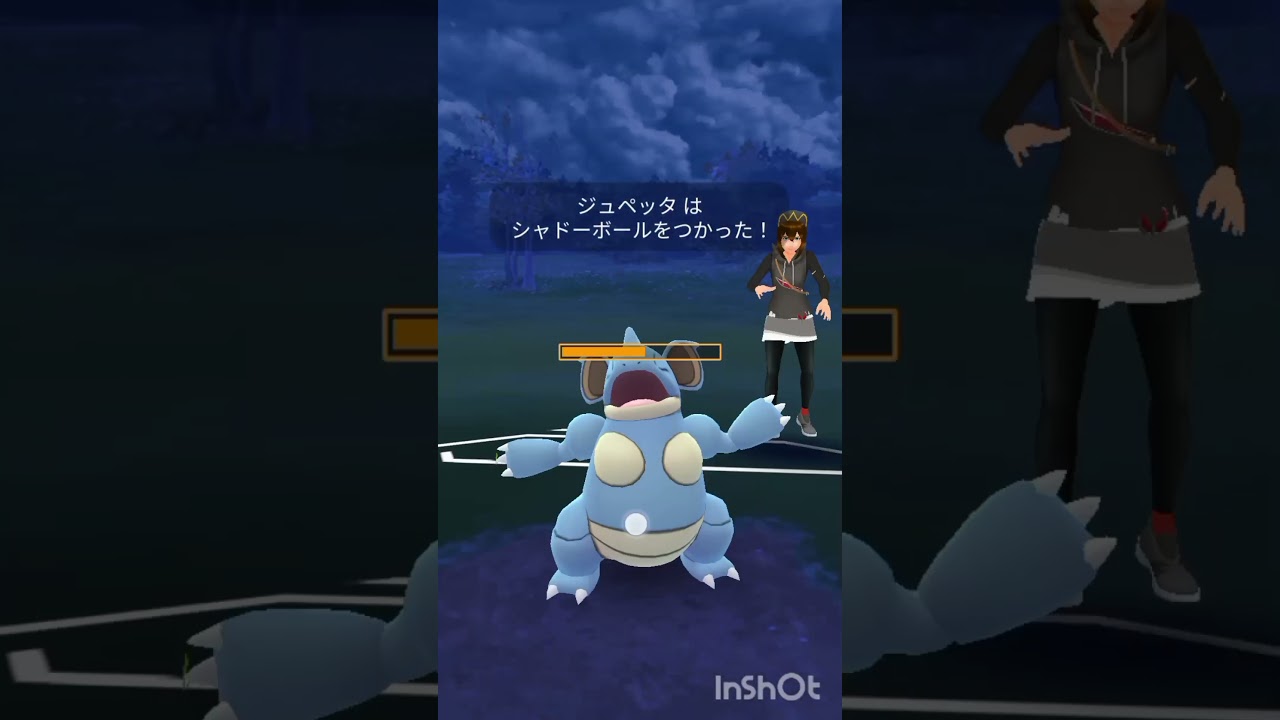1280x720 pixels.
Task: Tap the Nidoqueen in the battle arena
Action: (x=640, y=480)
